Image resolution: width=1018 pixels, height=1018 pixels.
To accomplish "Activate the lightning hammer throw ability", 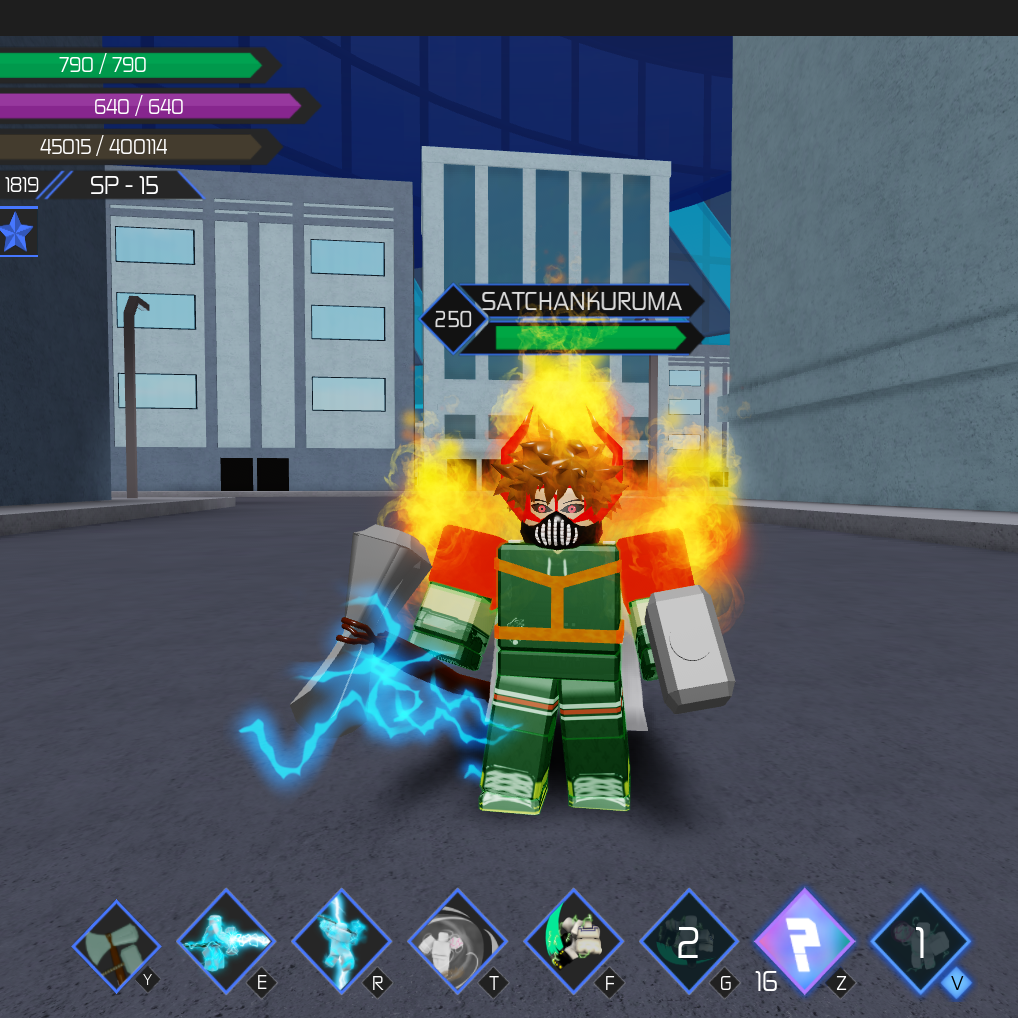I will pos(226,941).
